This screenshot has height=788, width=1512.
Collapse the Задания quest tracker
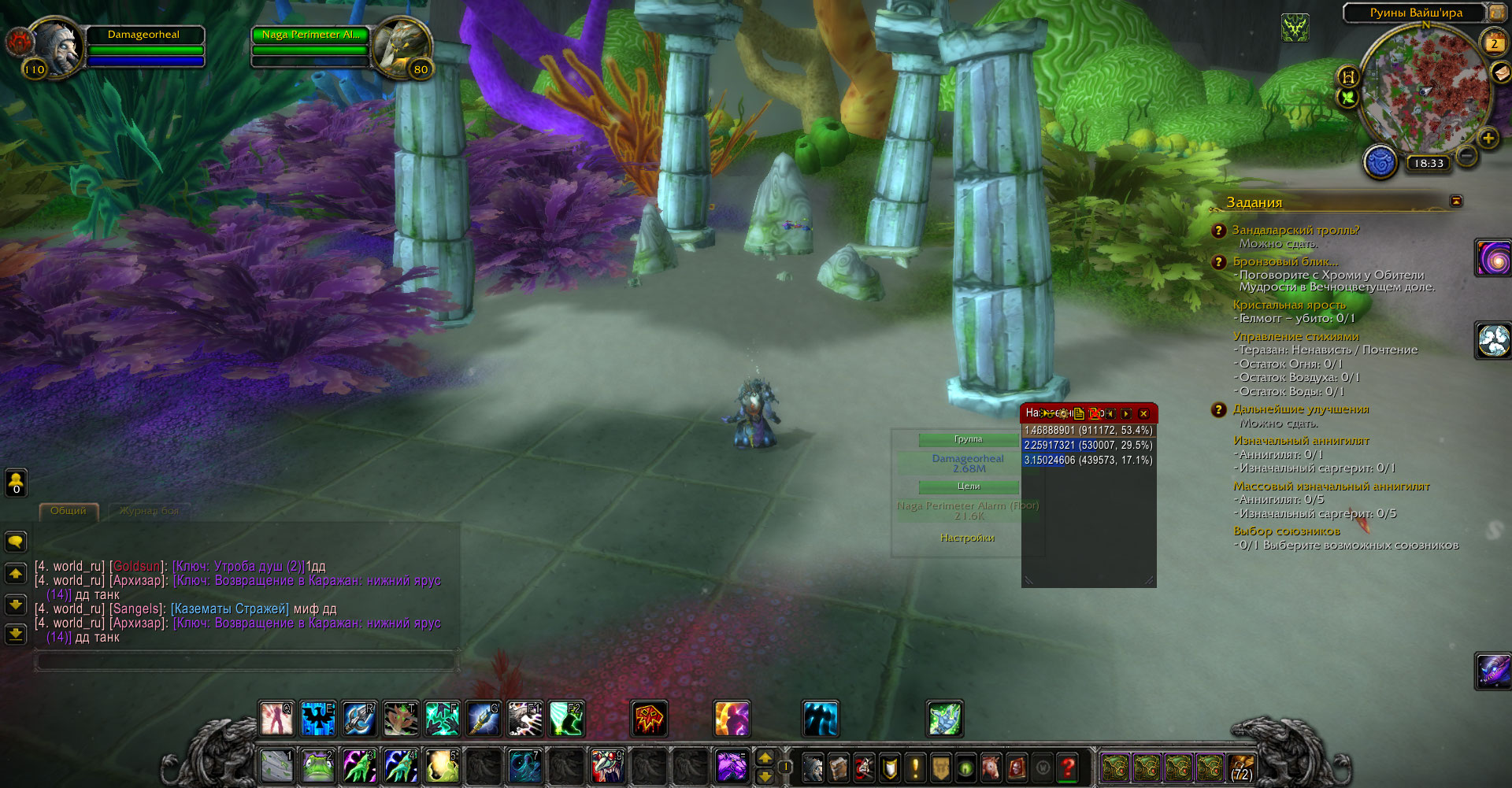[x=1456, y=202]
